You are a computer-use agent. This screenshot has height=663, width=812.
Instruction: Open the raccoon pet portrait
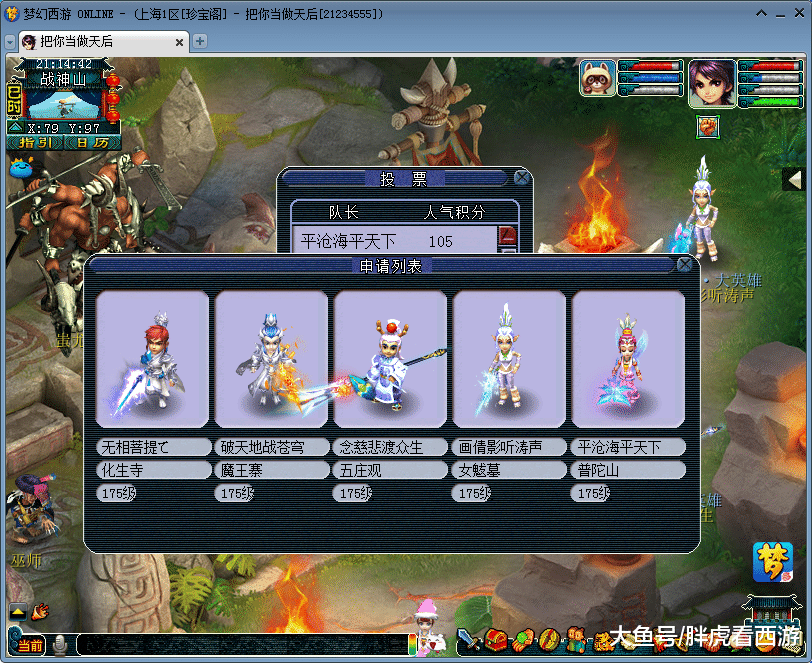click(598, 78)
